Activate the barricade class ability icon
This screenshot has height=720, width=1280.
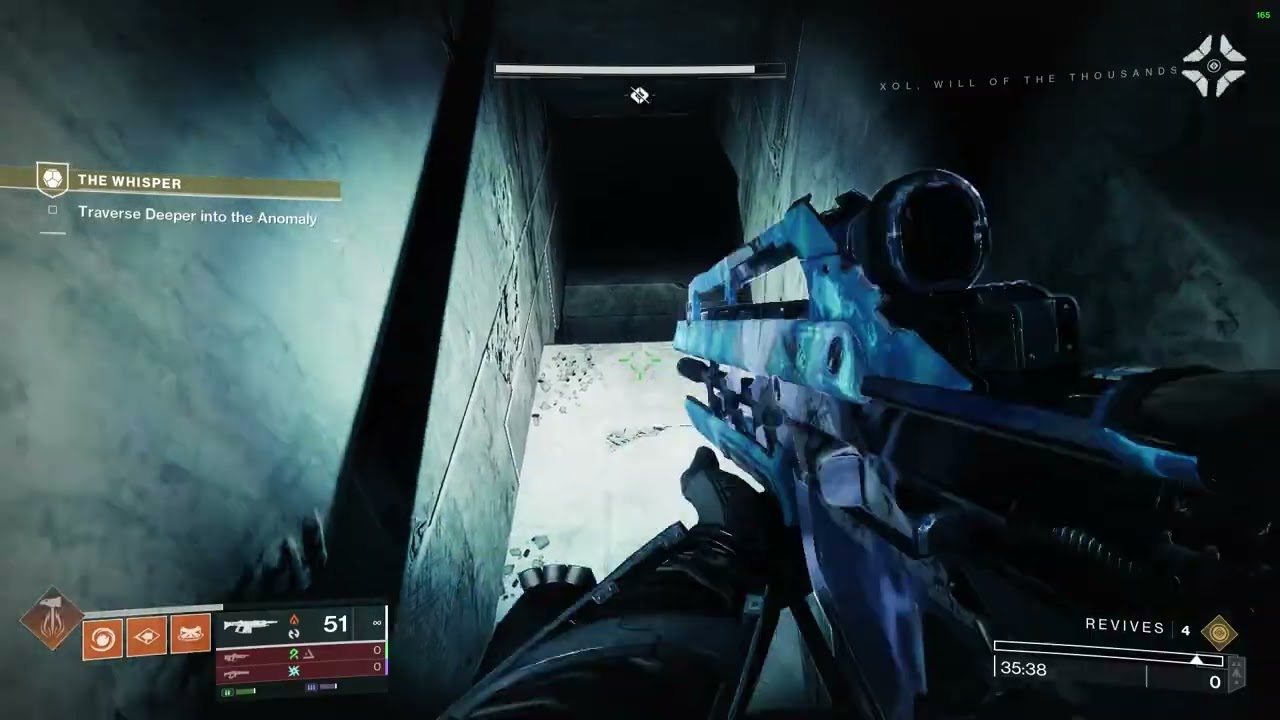point(190,633)
